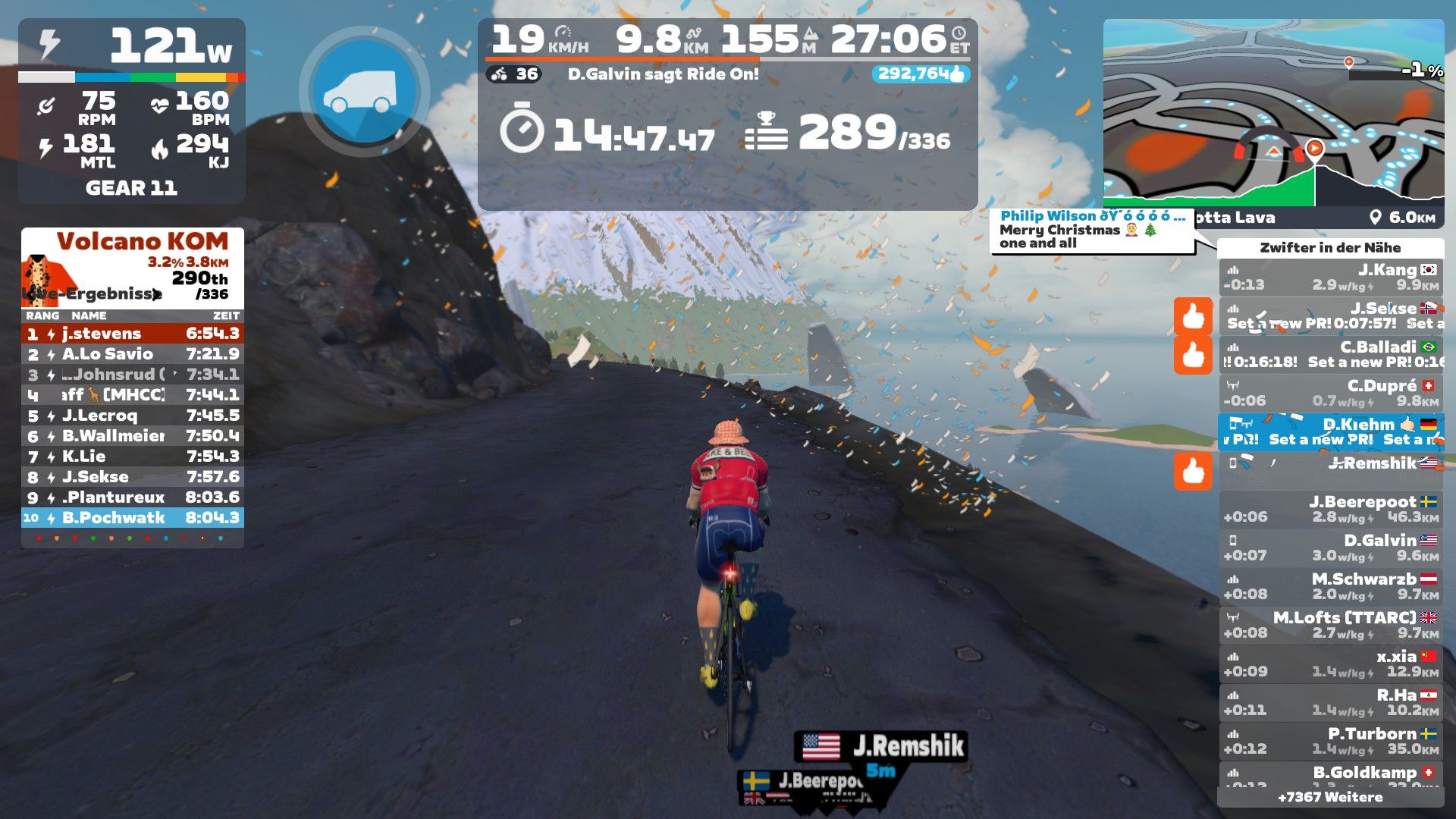Image resolution: width=1456 pixels, height=819 pixels.
Task: Open Philip Wilson's Merry Christmas chat message
Action: (1092, 230)
